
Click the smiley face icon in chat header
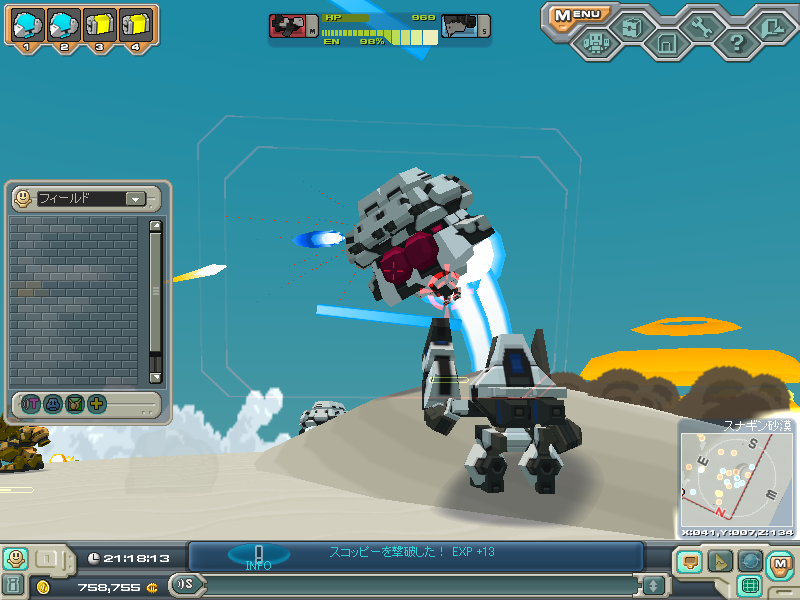point(23,199)
